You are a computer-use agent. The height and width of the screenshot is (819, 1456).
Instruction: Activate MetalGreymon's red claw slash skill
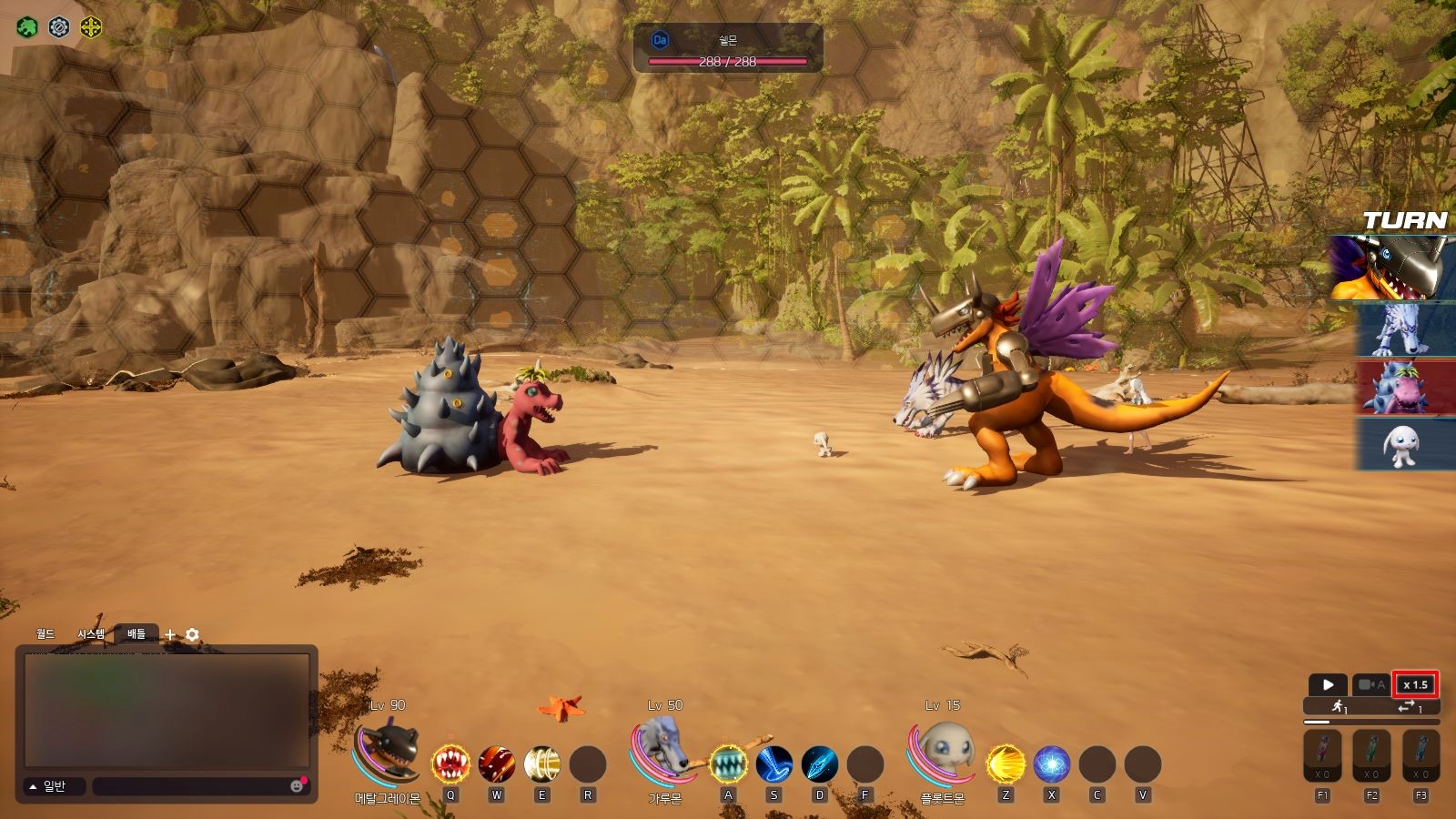(x=497, y=764)
